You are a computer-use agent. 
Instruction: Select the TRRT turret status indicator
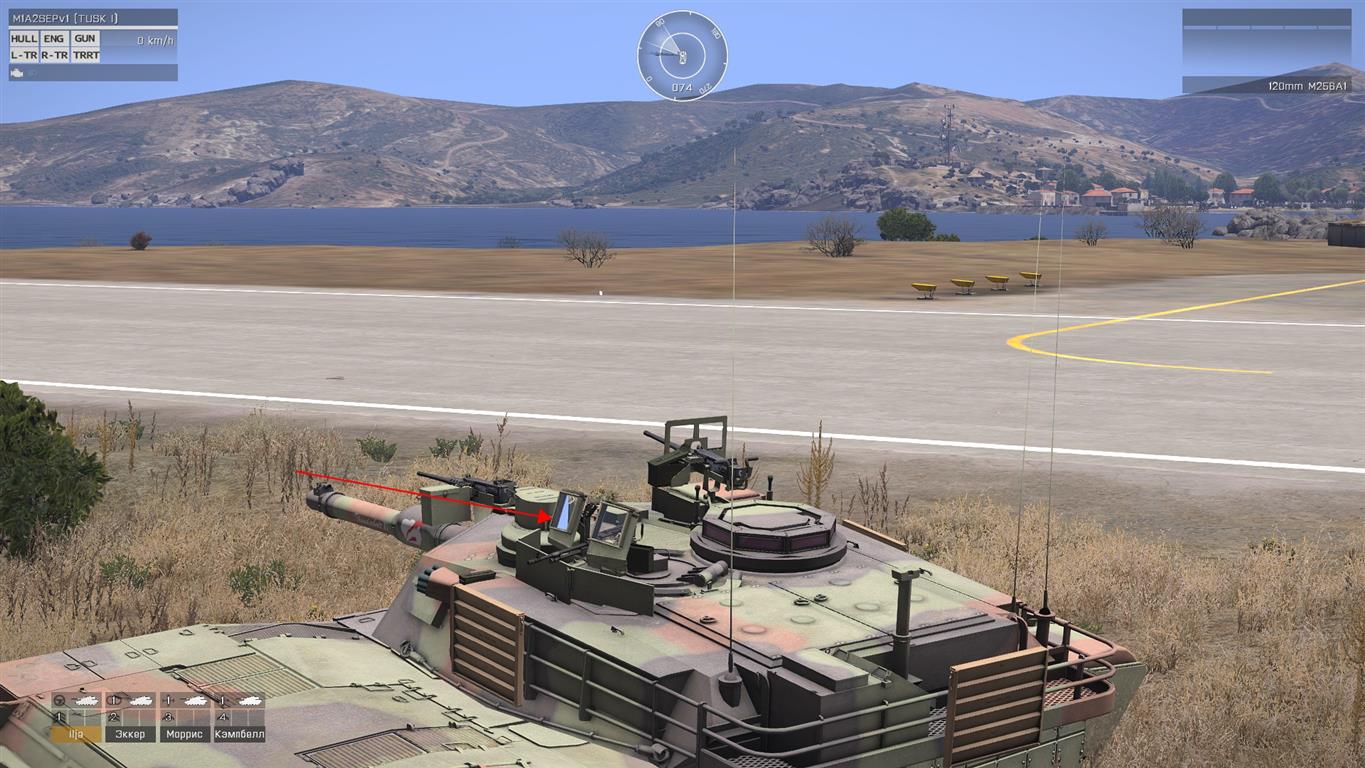(86, 55)
